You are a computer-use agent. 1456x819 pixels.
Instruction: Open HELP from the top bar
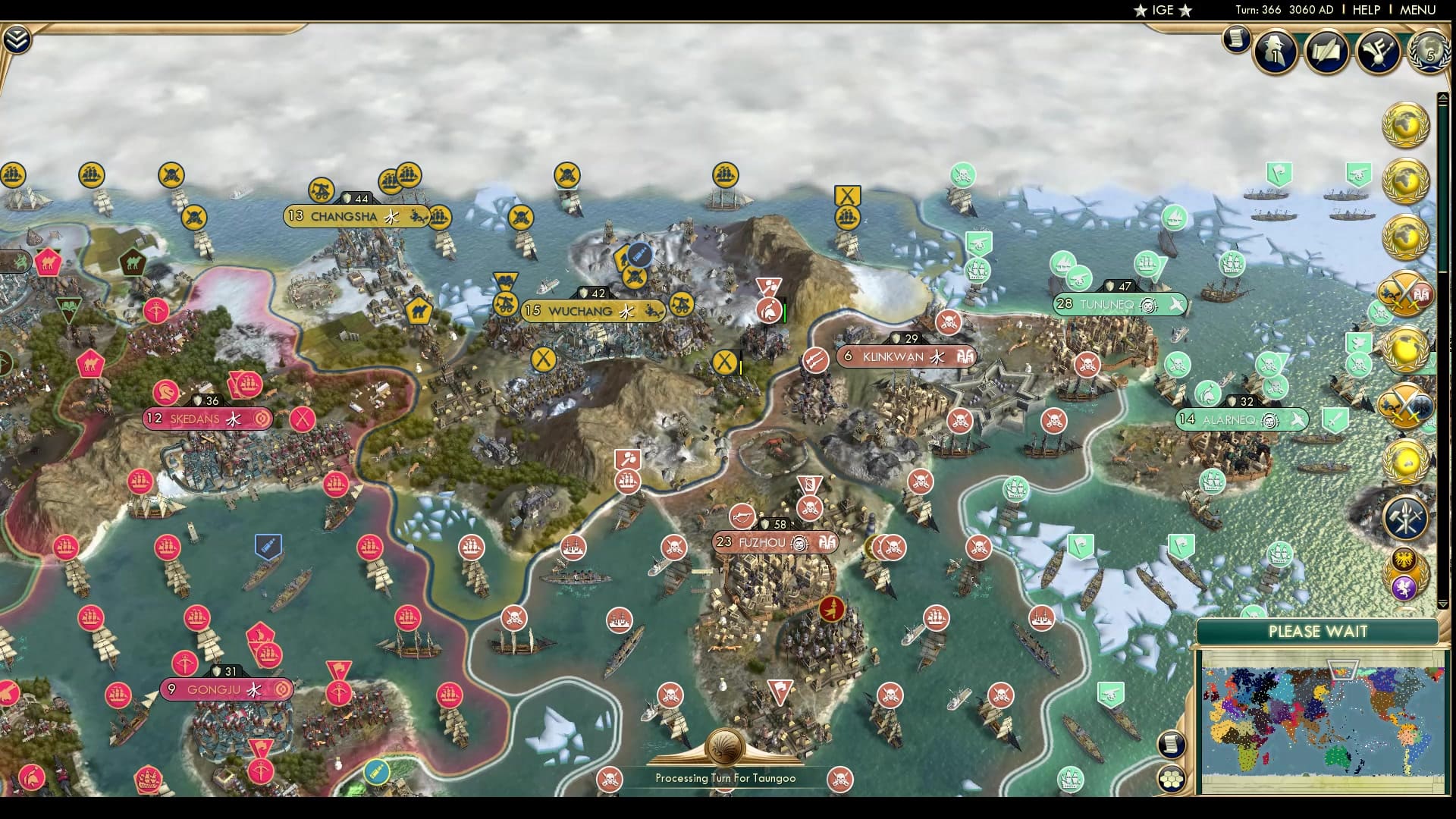tap(1366, 11)
